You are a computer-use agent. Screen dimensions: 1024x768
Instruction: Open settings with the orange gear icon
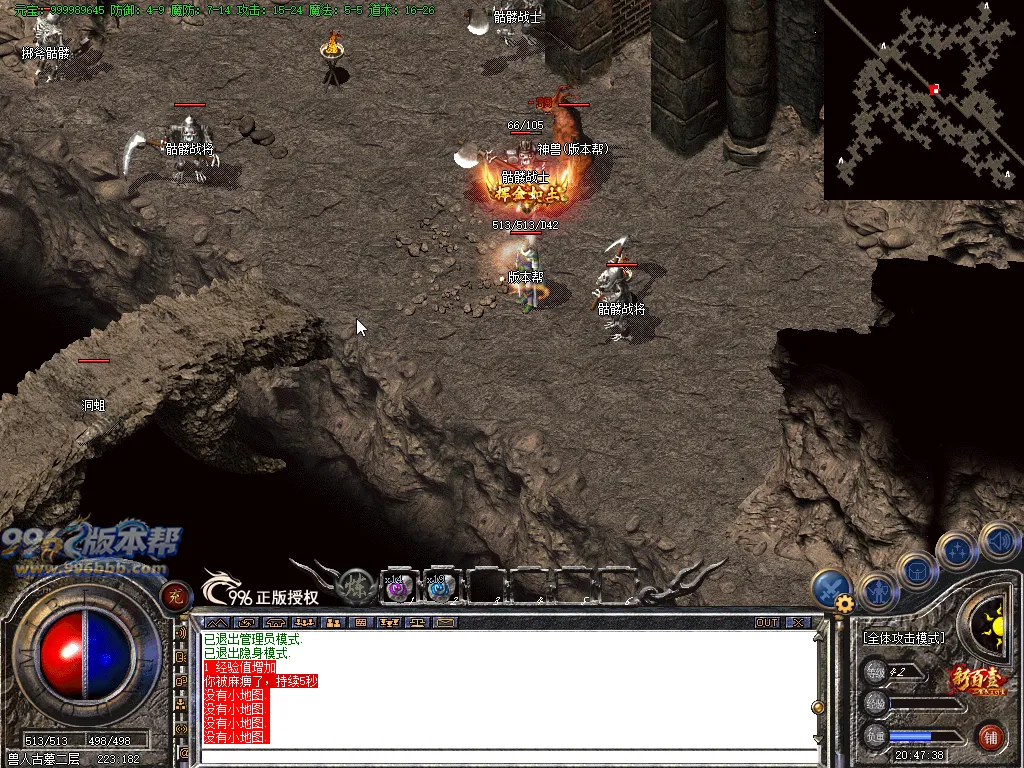(845, 603)
